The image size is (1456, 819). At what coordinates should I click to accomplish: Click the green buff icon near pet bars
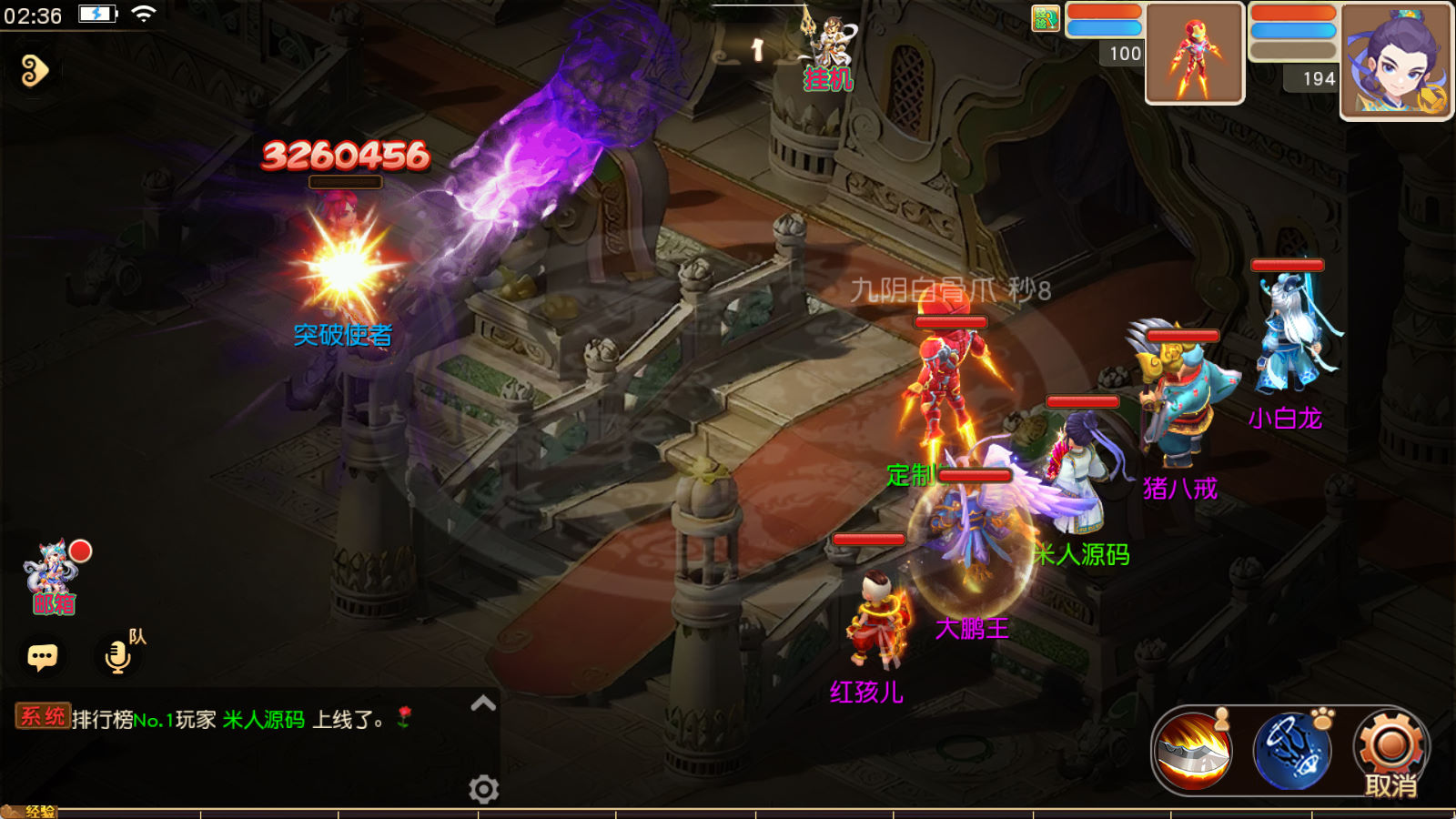[1046, 18]
